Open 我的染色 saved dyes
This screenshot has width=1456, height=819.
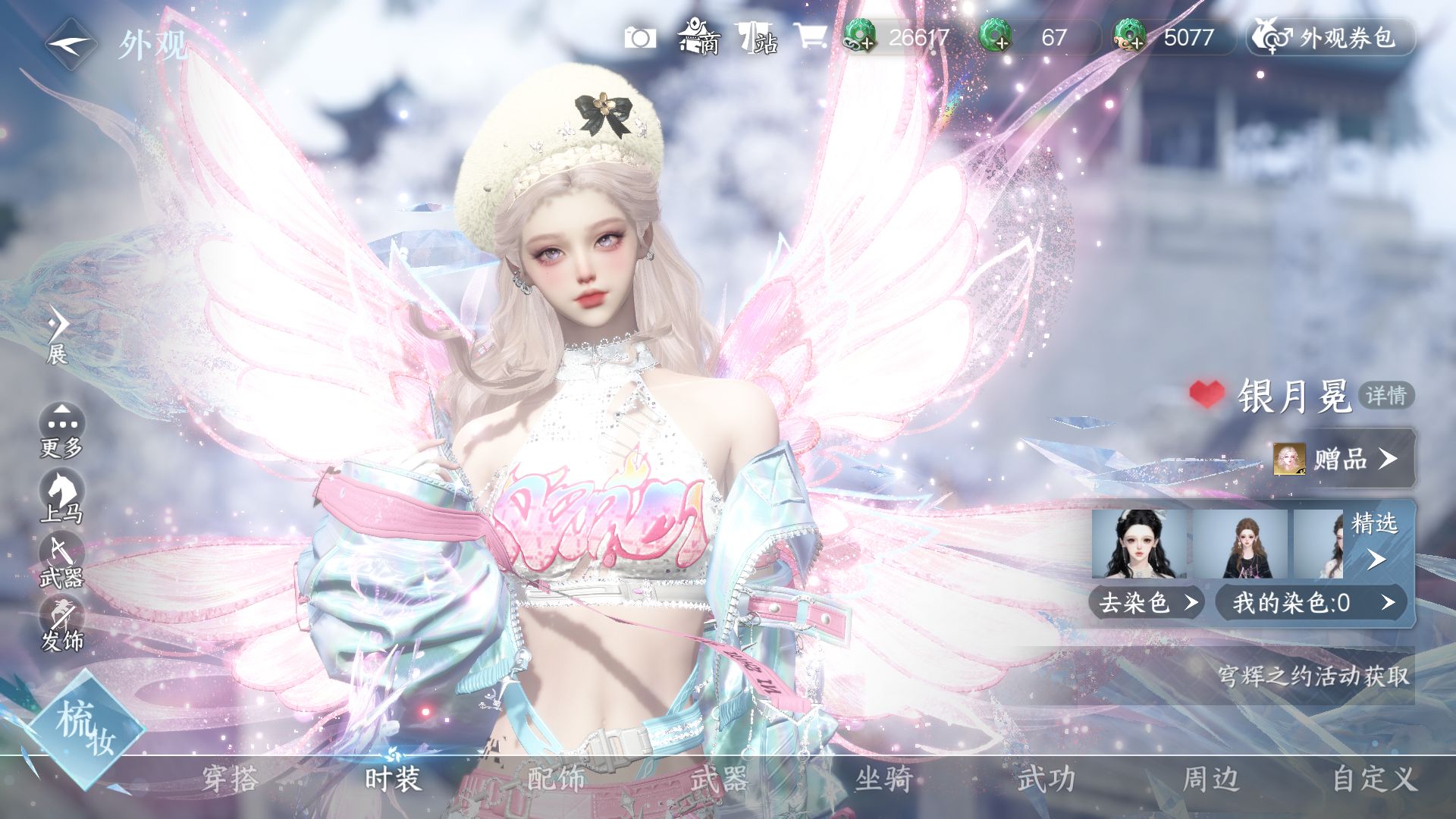point(1311,603)
